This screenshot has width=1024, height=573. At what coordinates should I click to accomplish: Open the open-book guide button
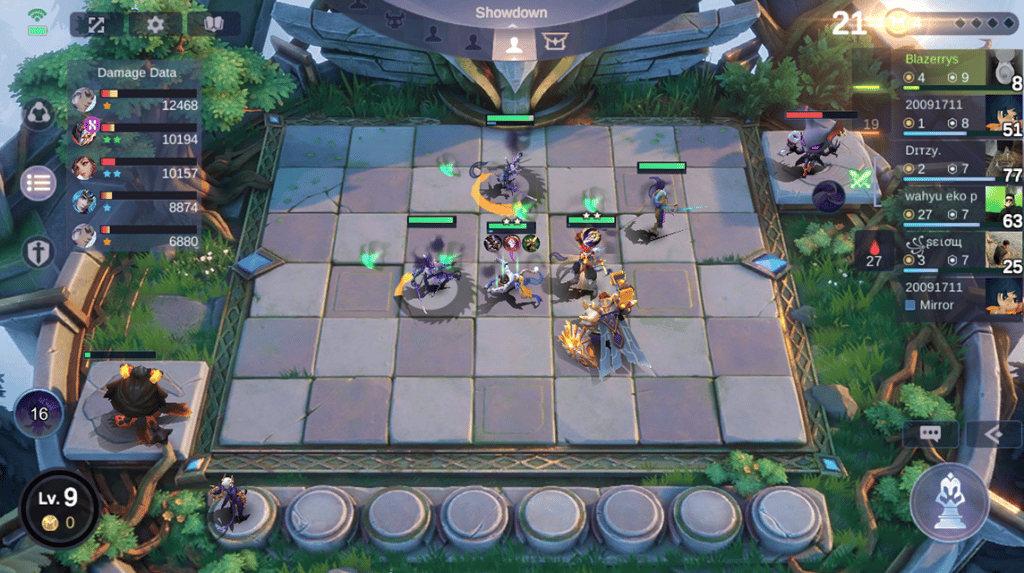(x=213, y=24)
